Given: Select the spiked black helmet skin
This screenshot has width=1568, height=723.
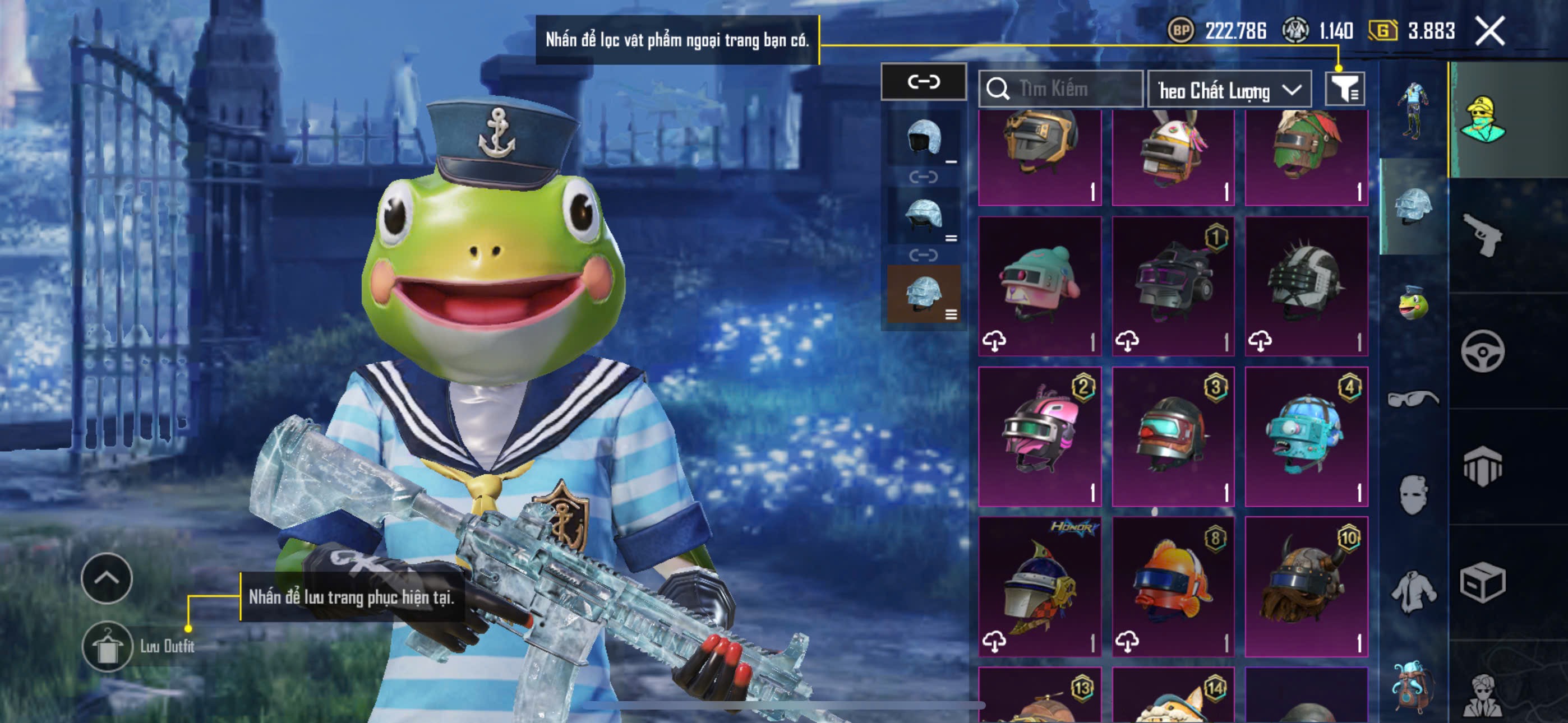Looking at the screenshot, I should [x=1306, y=286].
